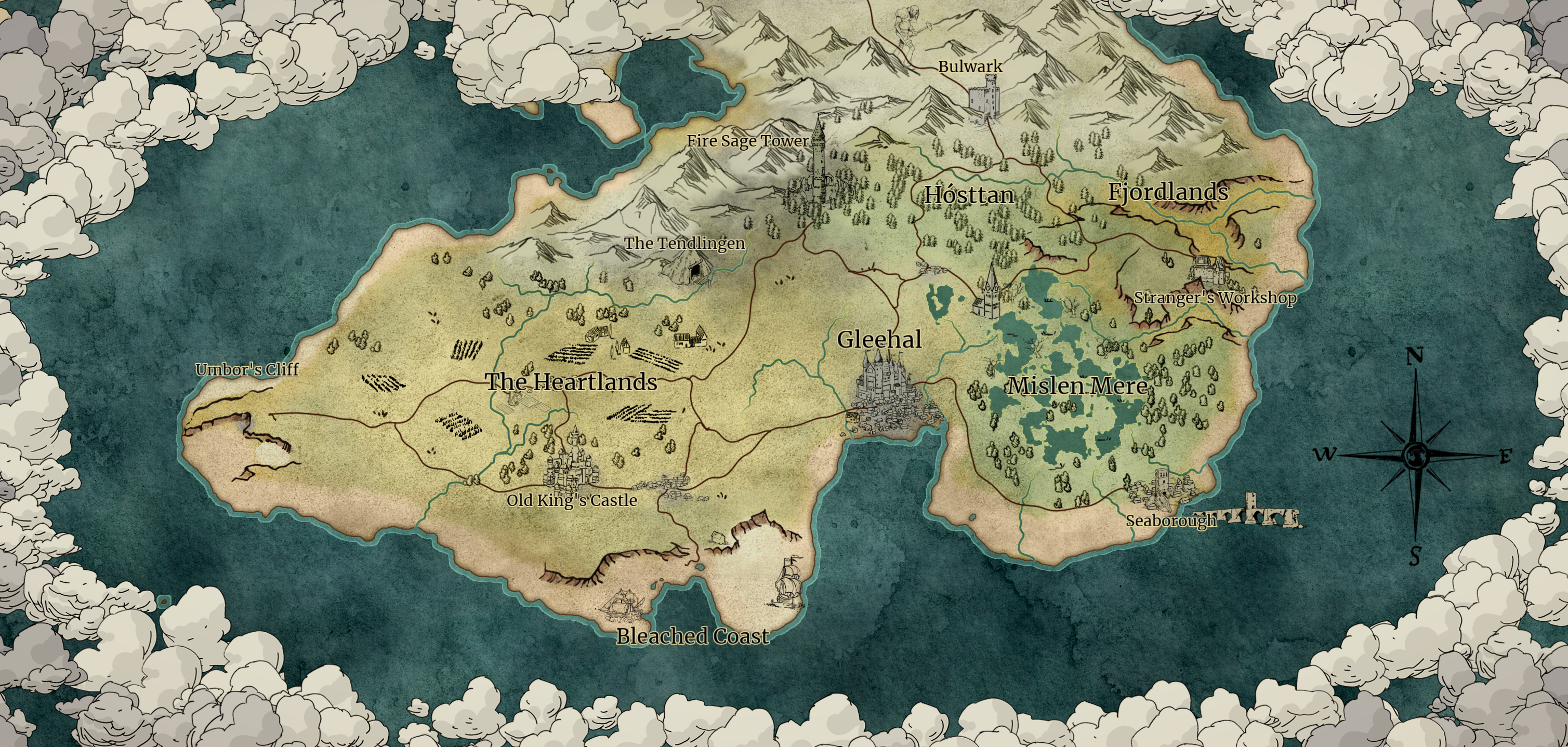Viewport: 1568px width, 747px height.
Task: Select the Old King's Castle marker
Action: (572, 500)
